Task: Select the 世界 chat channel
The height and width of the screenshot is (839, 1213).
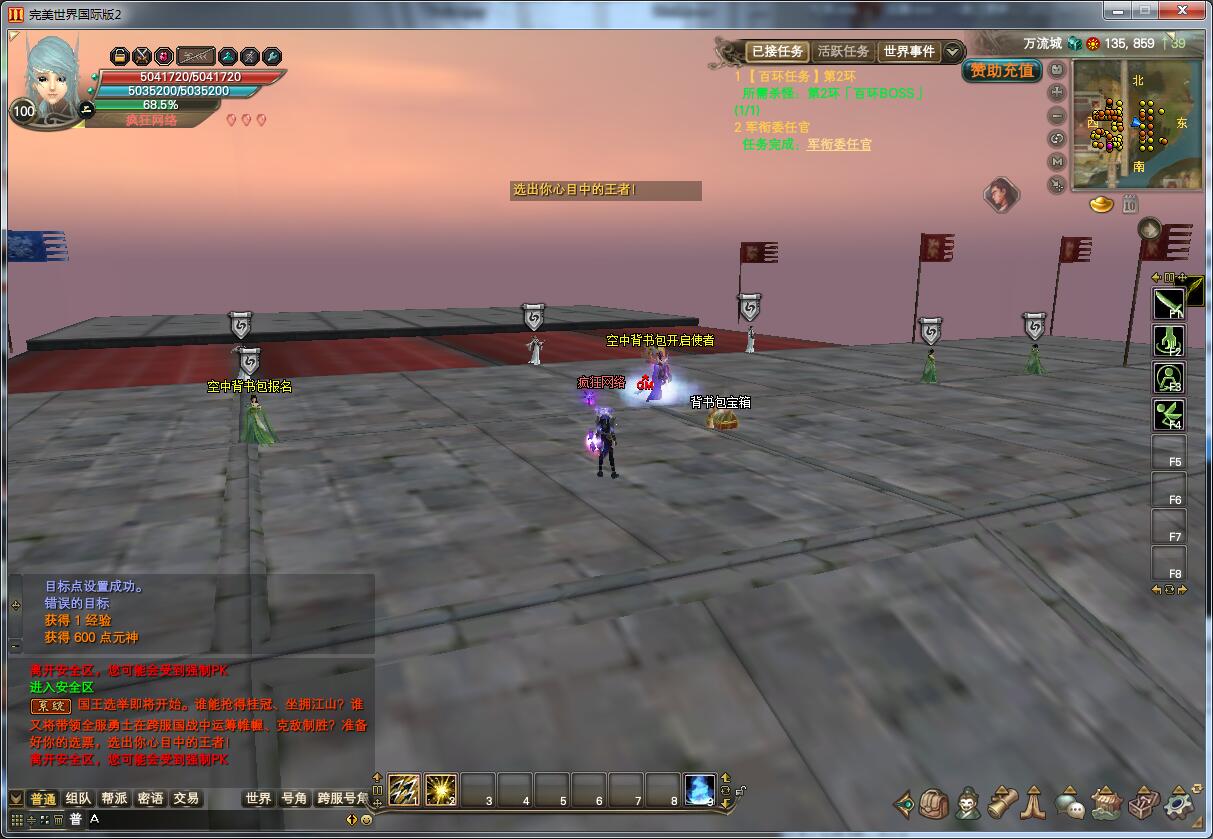Action: 258,799
